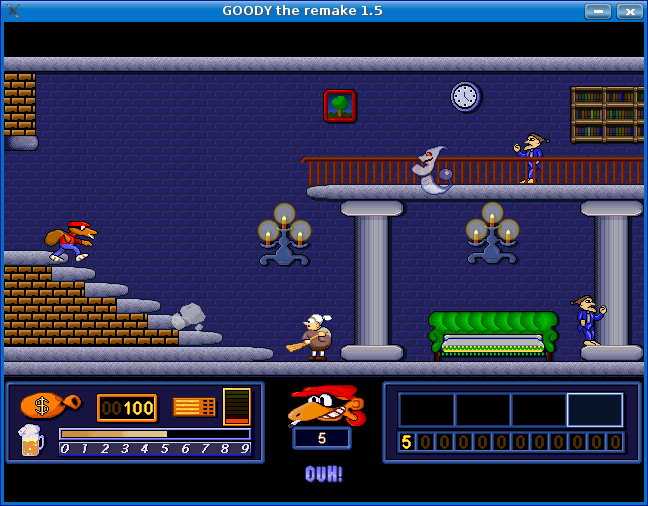Click the orange brick ammo icon

tap(194, 407)
